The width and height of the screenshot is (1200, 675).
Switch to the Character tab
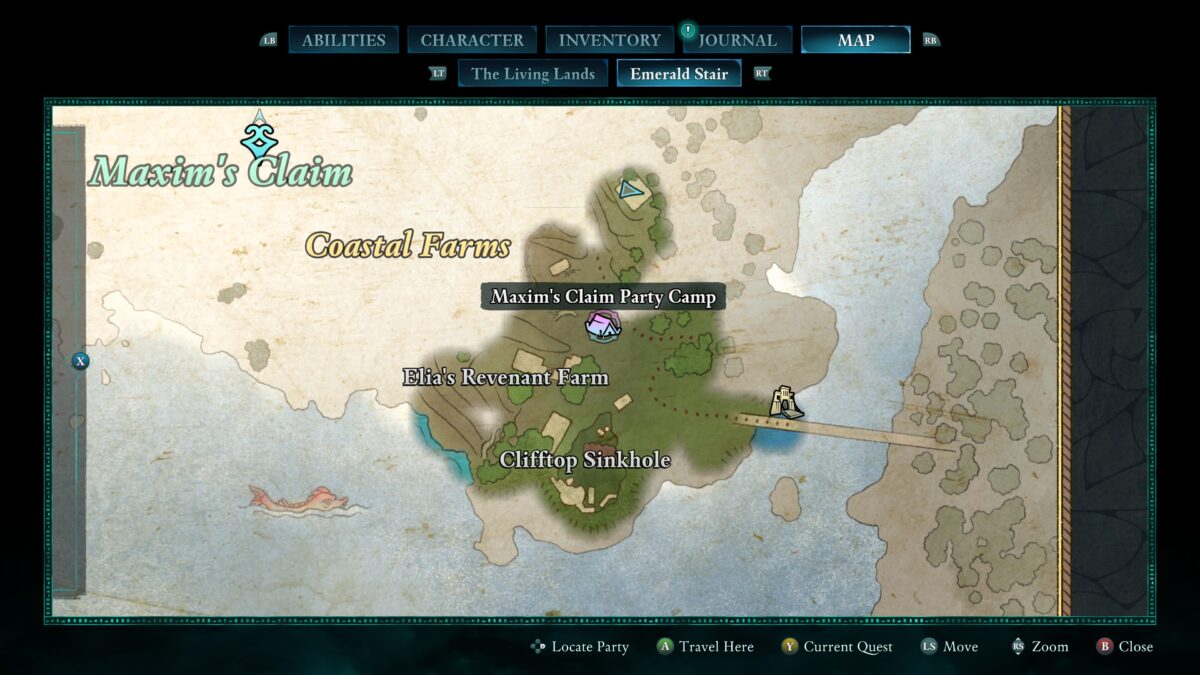pos(472,40)
